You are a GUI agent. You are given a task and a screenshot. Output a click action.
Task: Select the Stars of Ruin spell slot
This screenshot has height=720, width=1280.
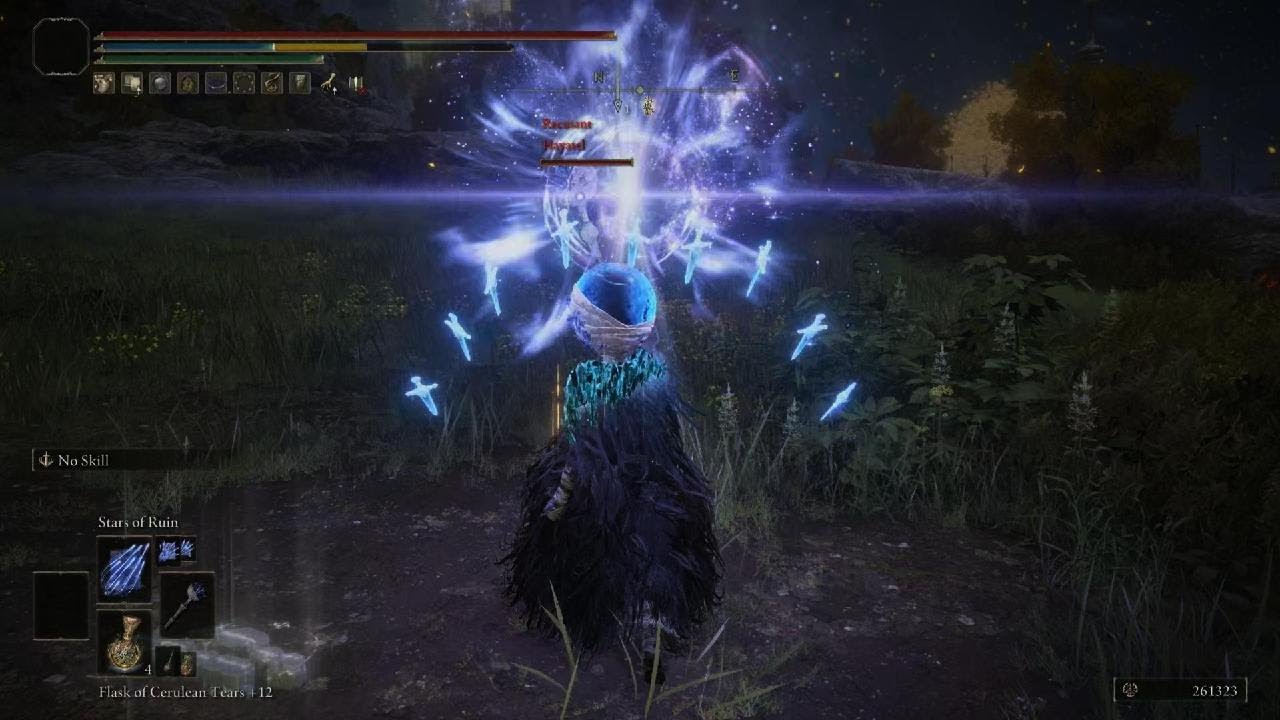click(x=124, y=568)
